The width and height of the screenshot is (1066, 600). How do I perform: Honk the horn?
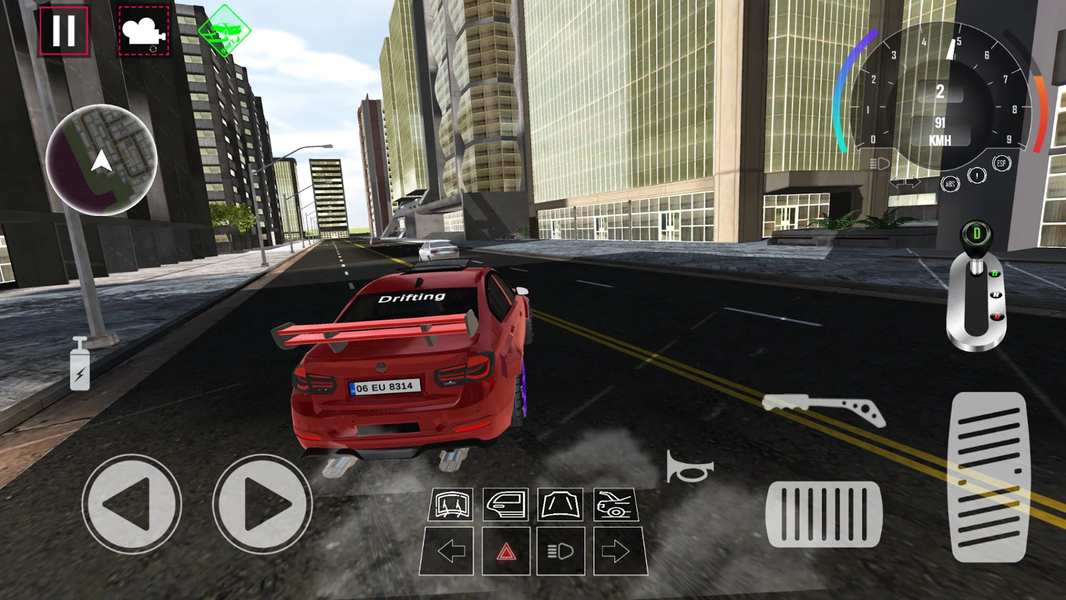pos(689,466)
